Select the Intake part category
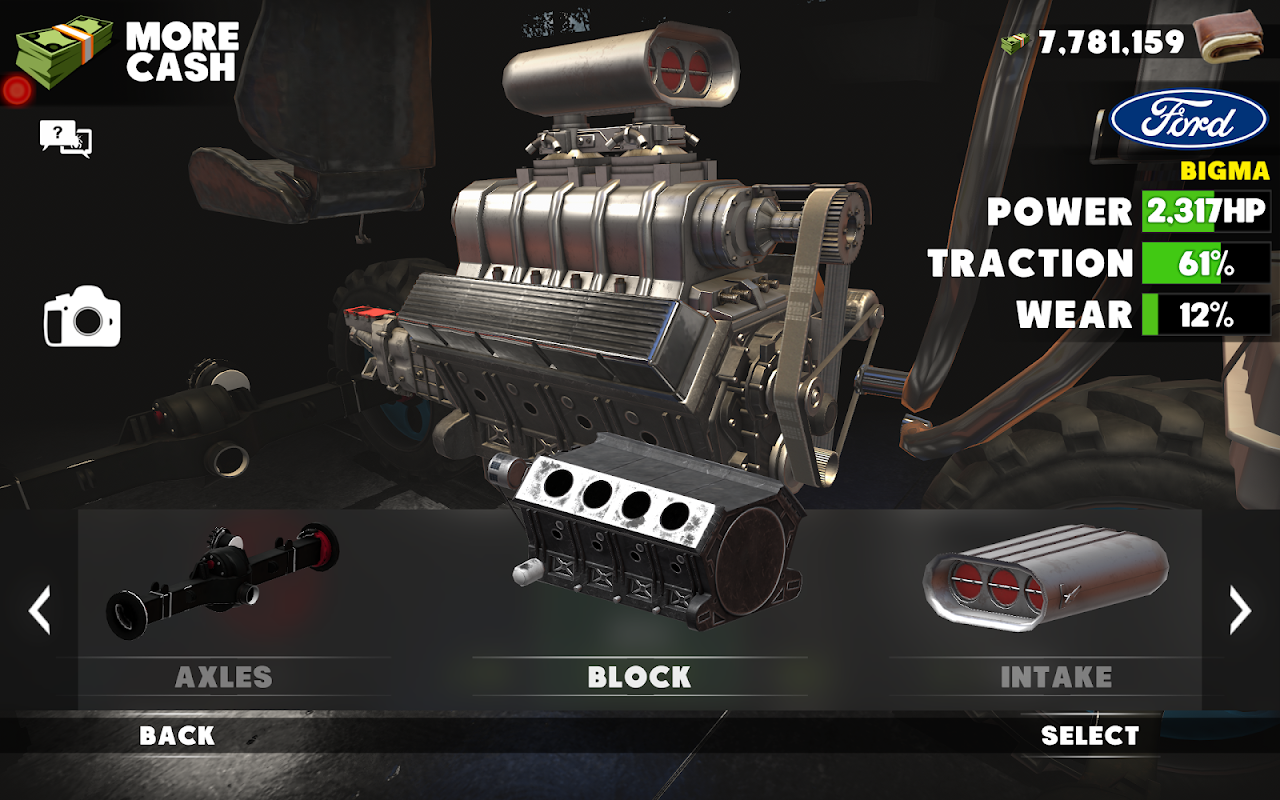Viewport: 1280px width, 800px height. [x=1055, y=600]
